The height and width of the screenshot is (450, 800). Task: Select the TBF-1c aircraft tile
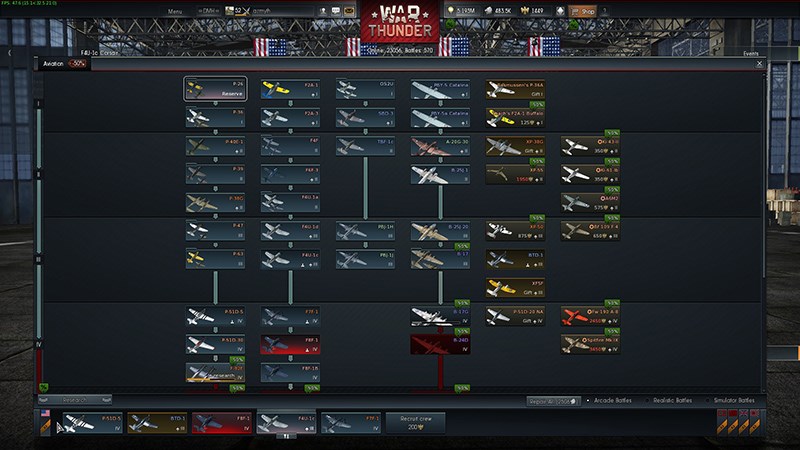point(365,146)
